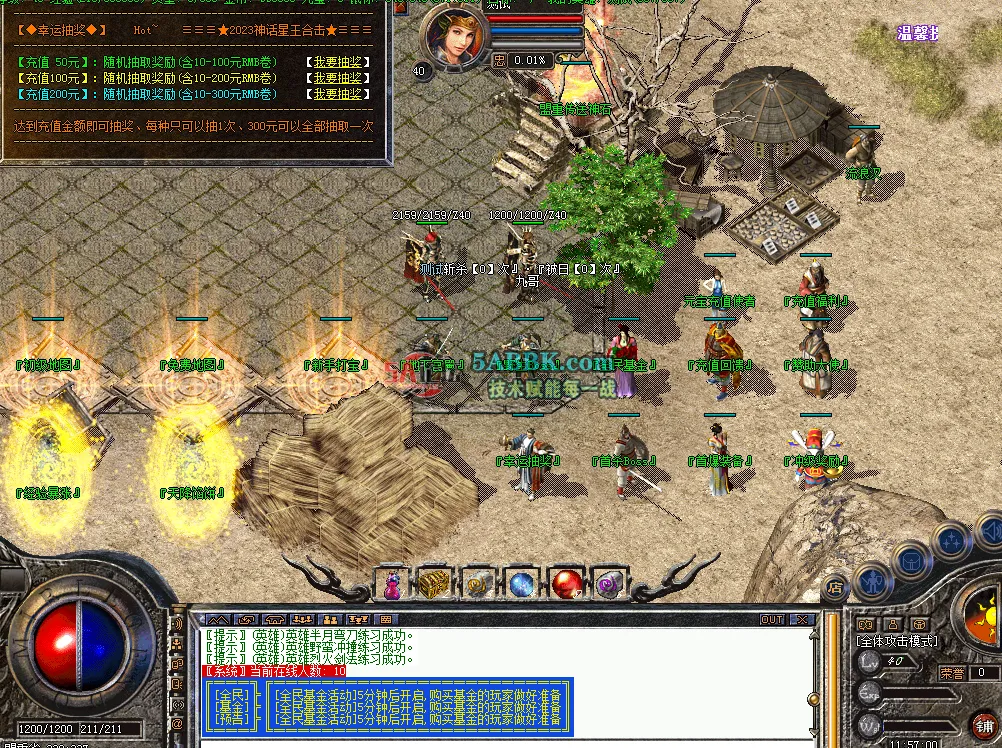Select the hero portrait at top
1002x748 pixels.
click(456, 36)
